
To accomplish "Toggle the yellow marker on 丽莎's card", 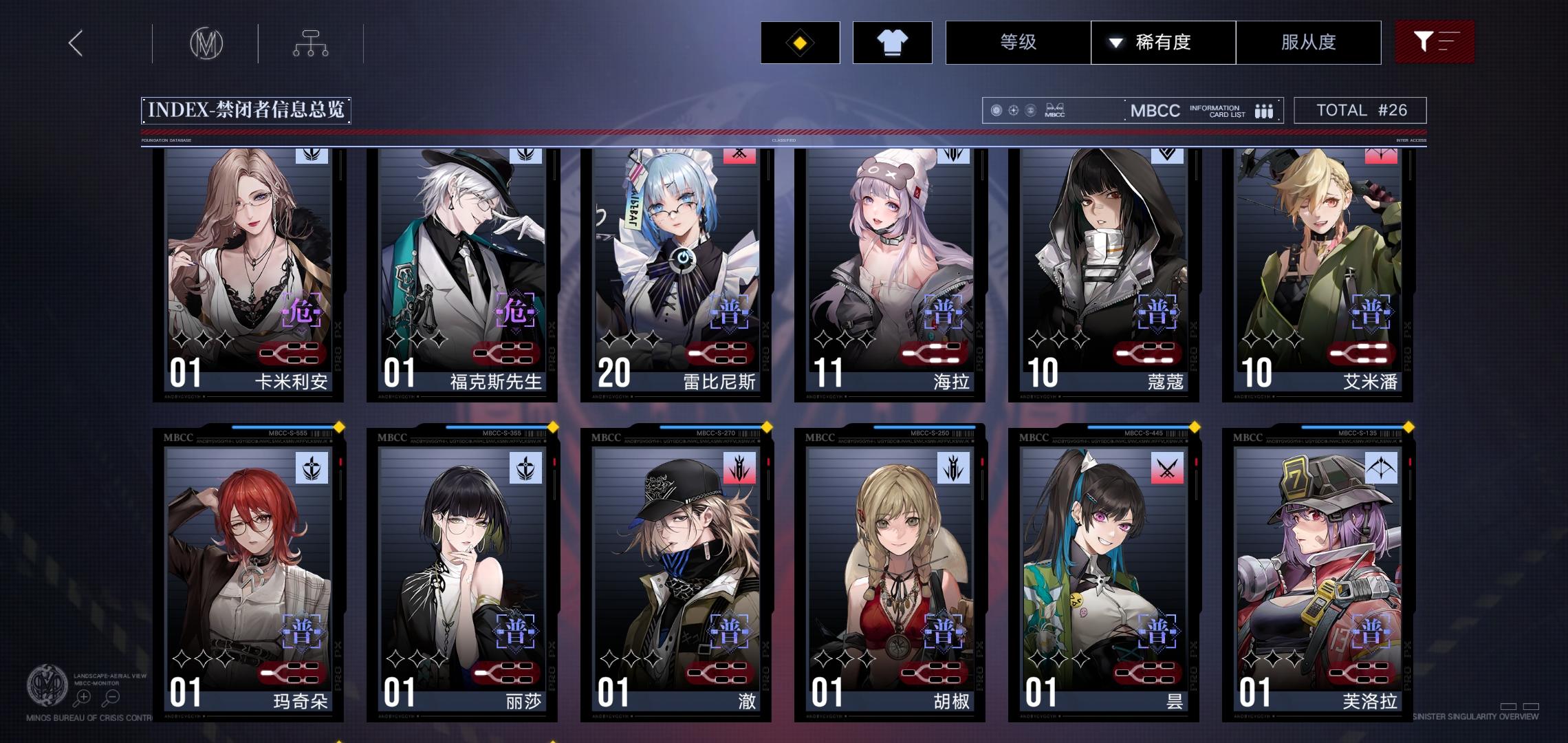I will pyautogui.click(x=552, y=427).
